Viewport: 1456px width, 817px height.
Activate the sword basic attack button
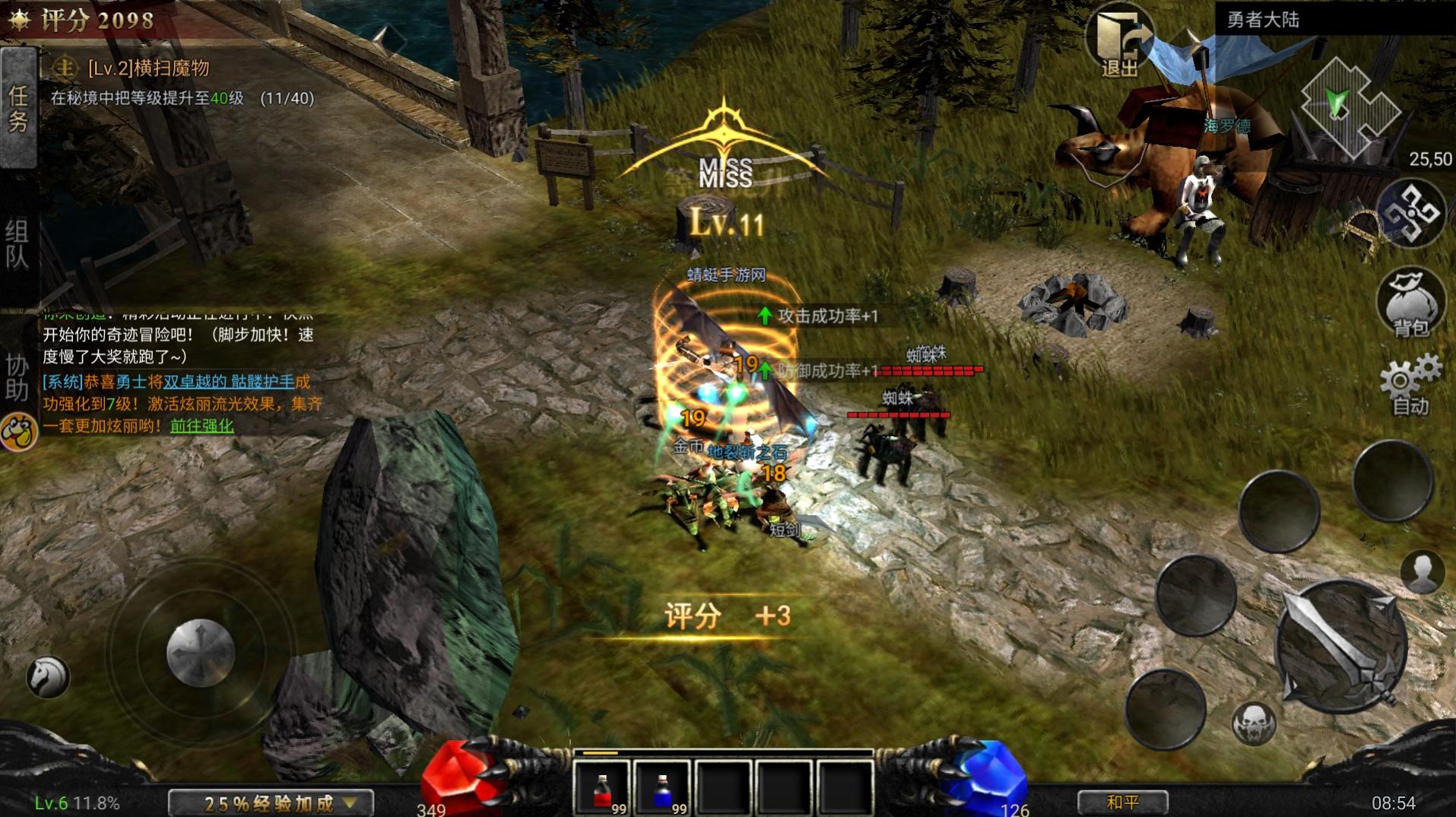(x=1340, y=647)
